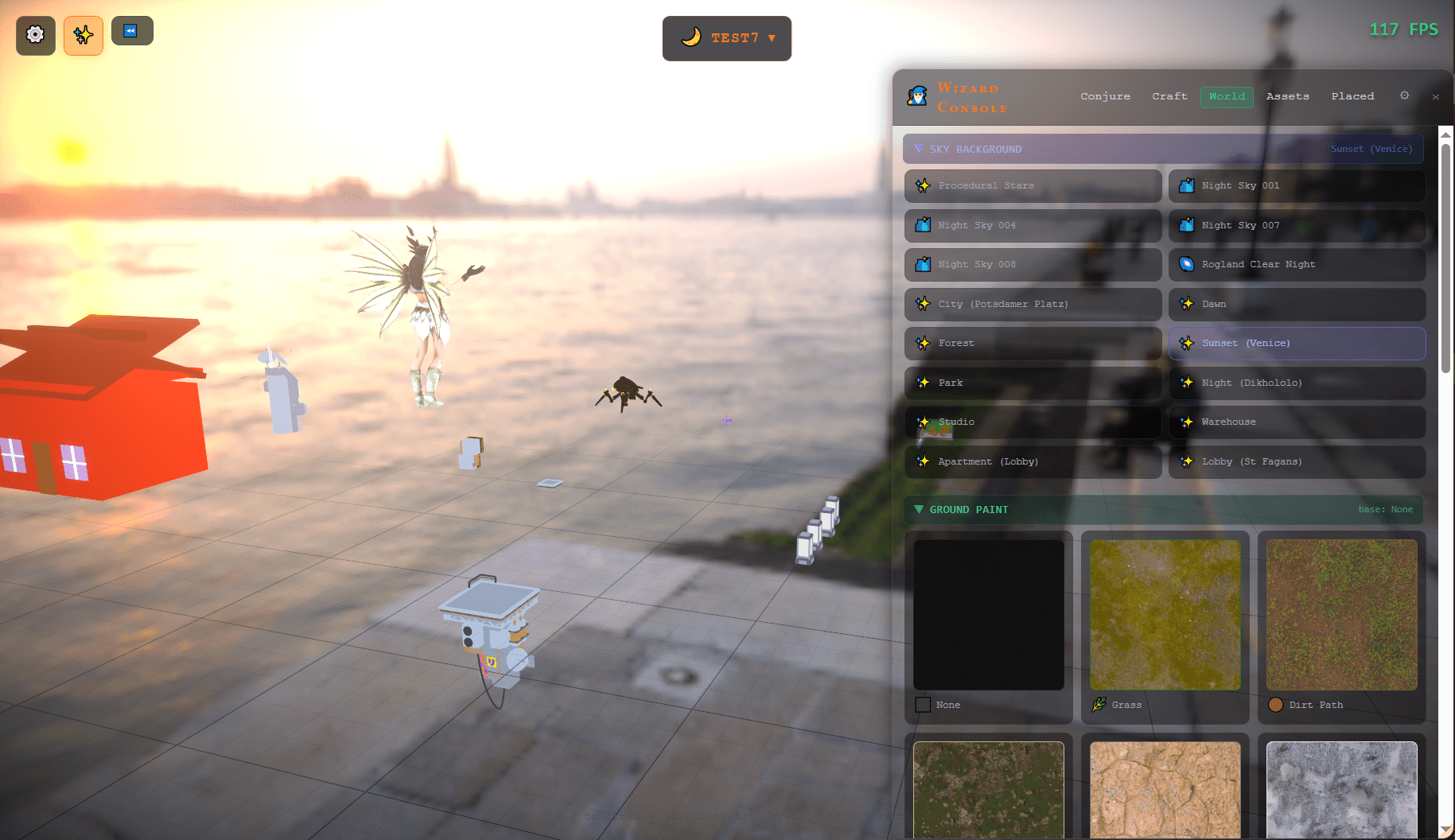Select City (Potsdamer Platz) background
The height and width of the screenshot is (840, 1455).
pos(1033,305)
